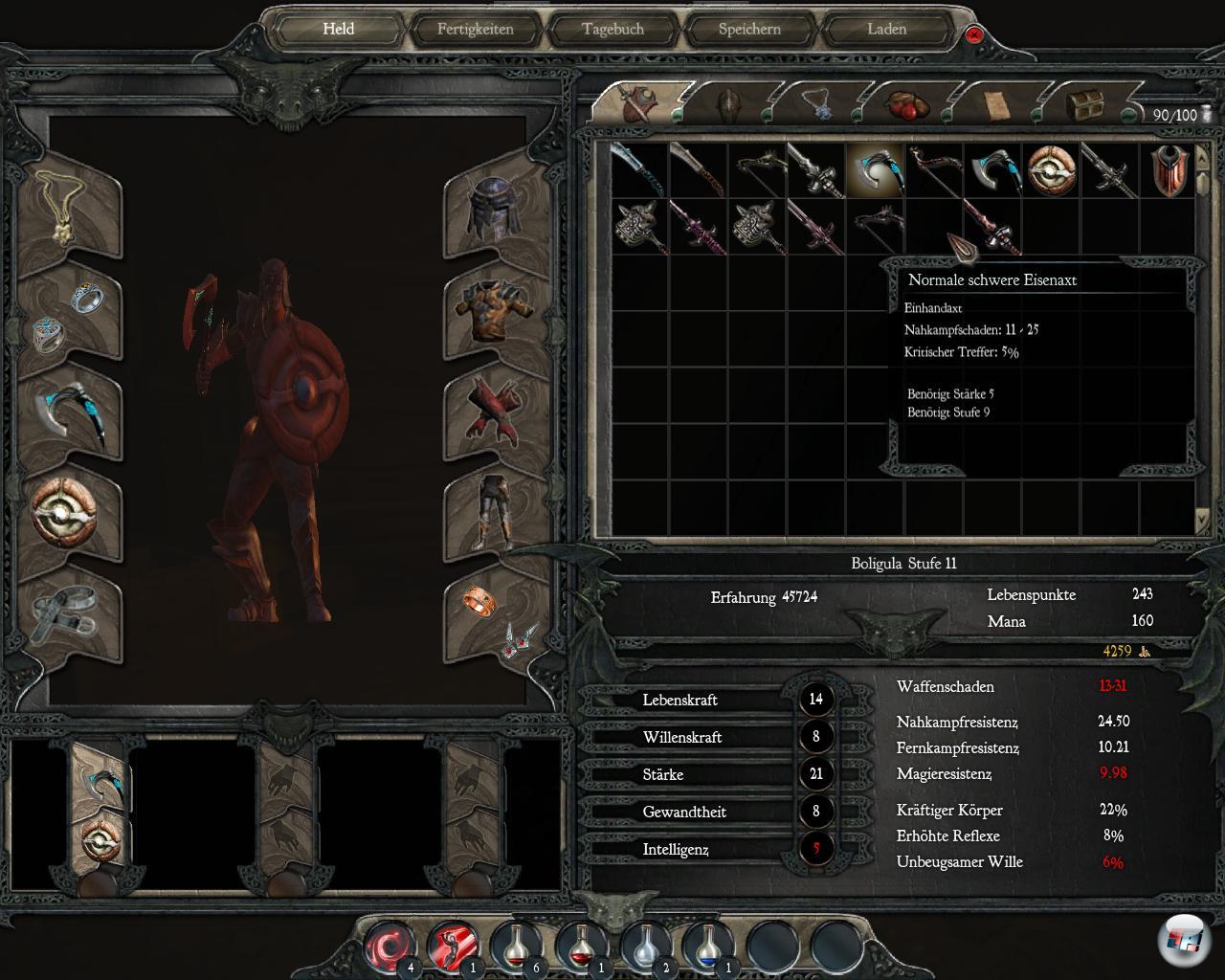Switch to the armor helmet inventory tab
Screen dimensions: 1225x980
pos(729,102)
